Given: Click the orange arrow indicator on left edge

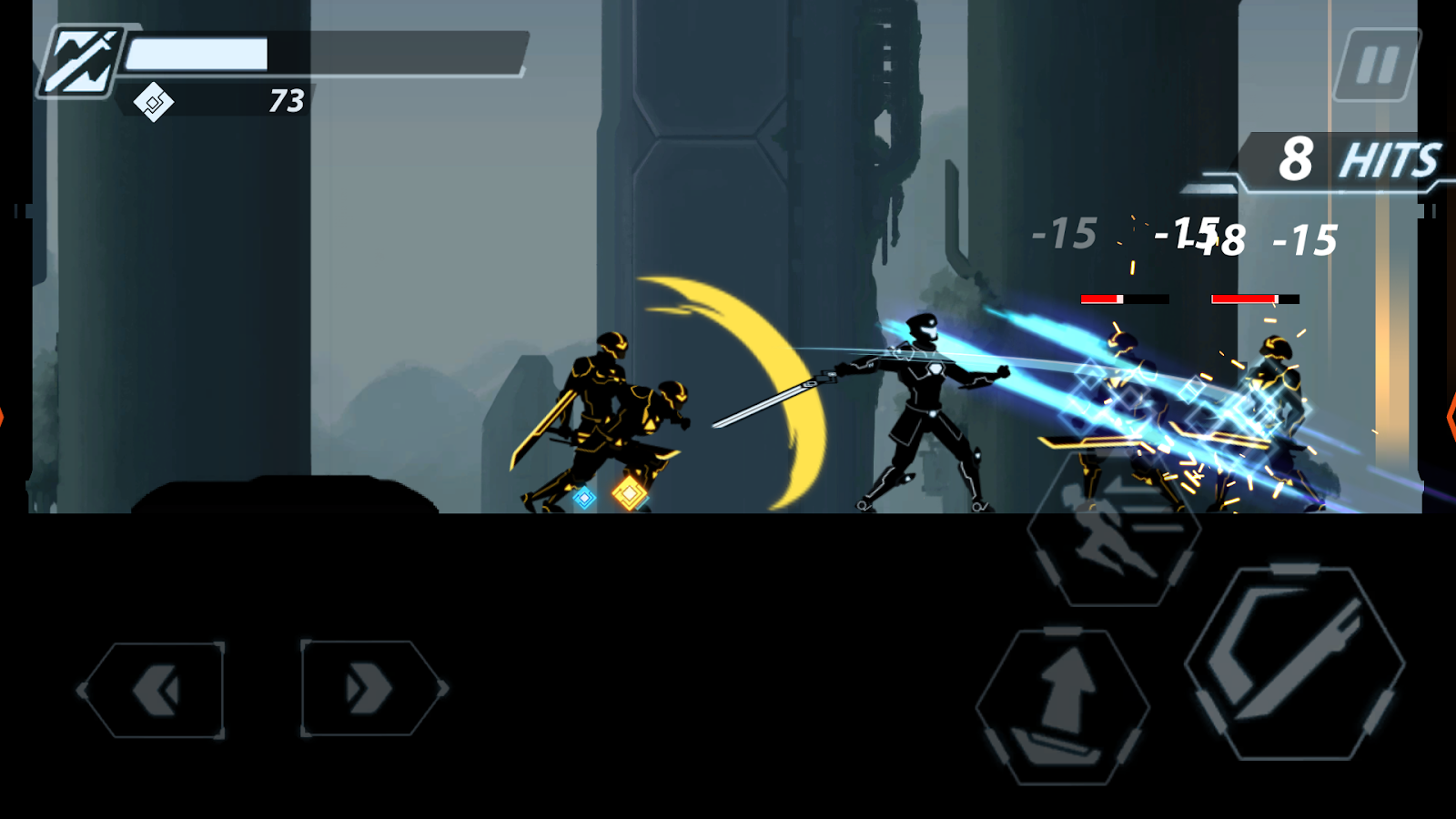Looking at the screenshot, I should pyautogui.click(x=5, y=419).
